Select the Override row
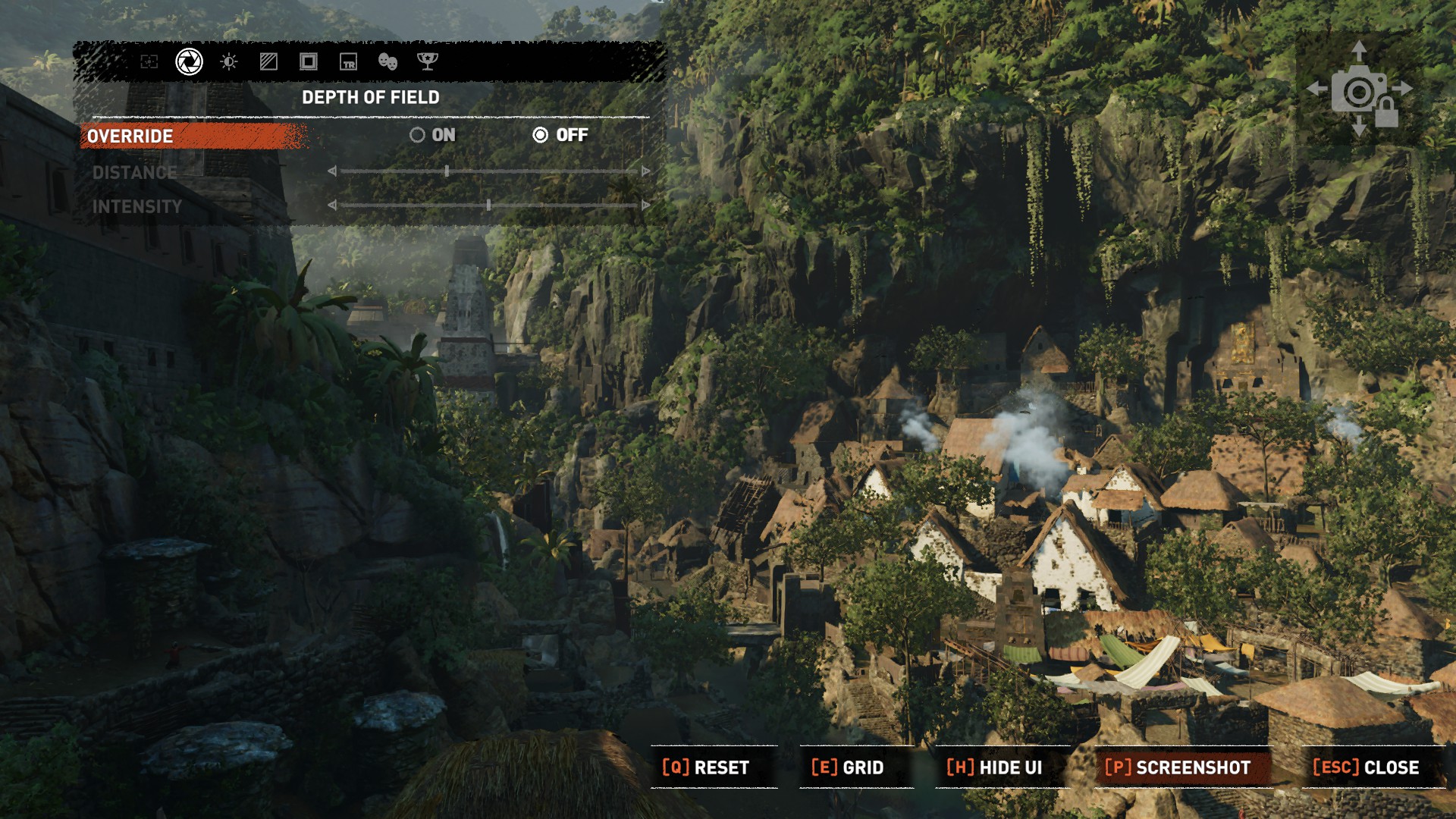The height and width of the screenshot is (819, 1456). 193,136
